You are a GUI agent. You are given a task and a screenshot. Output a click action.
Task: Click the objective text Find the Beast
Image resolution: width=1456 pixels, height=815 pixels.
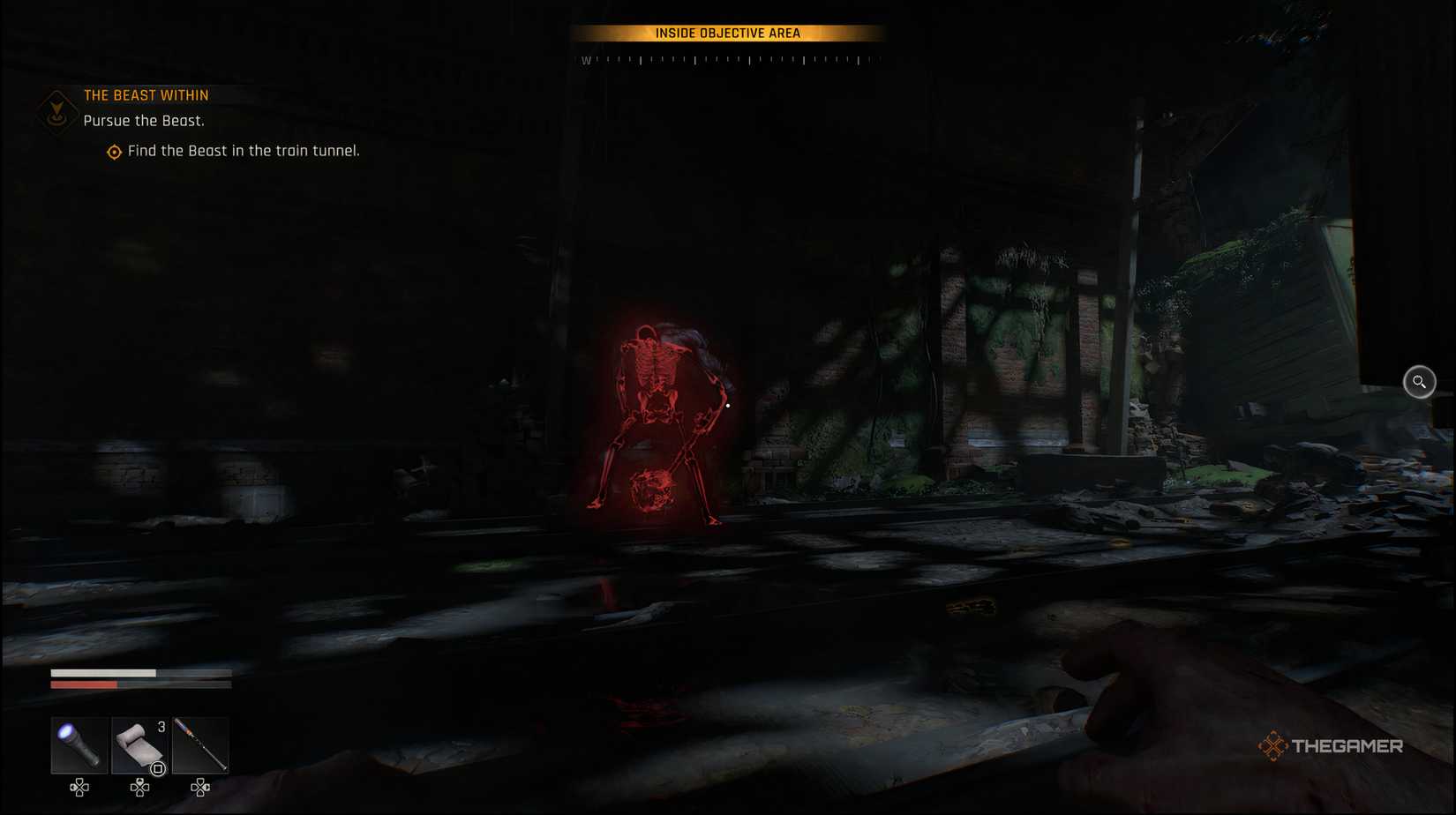point(242,150)
